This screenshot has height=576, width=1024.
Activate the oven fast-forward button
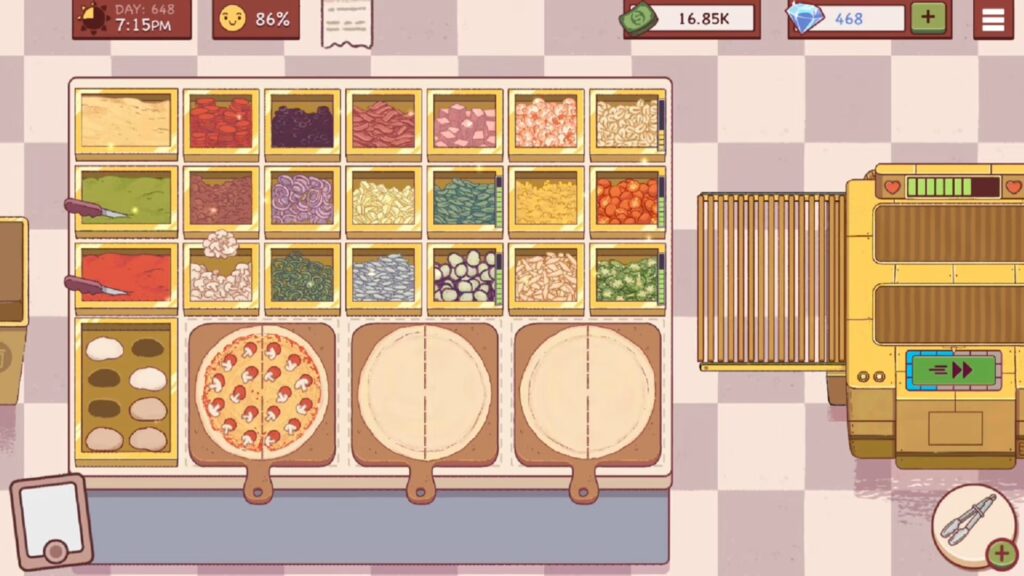[953, 370]
